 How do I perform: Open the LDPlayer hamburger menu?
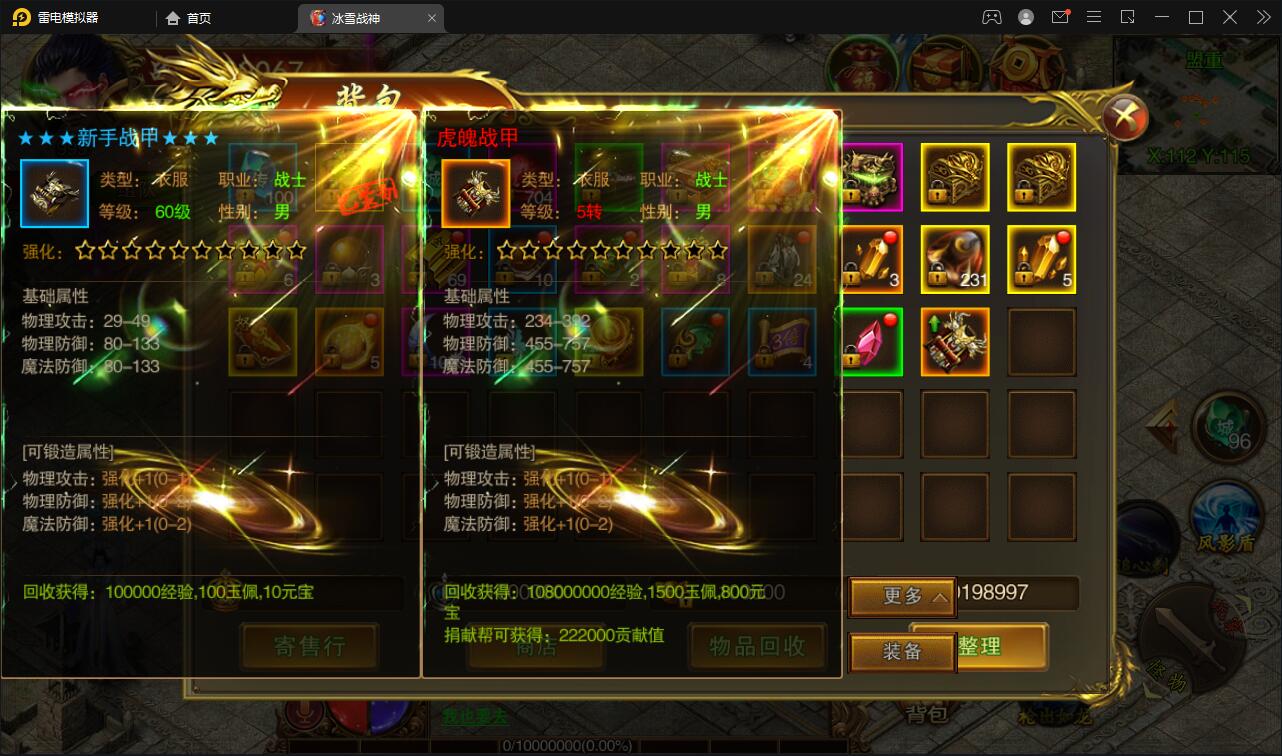(1094, 16)
